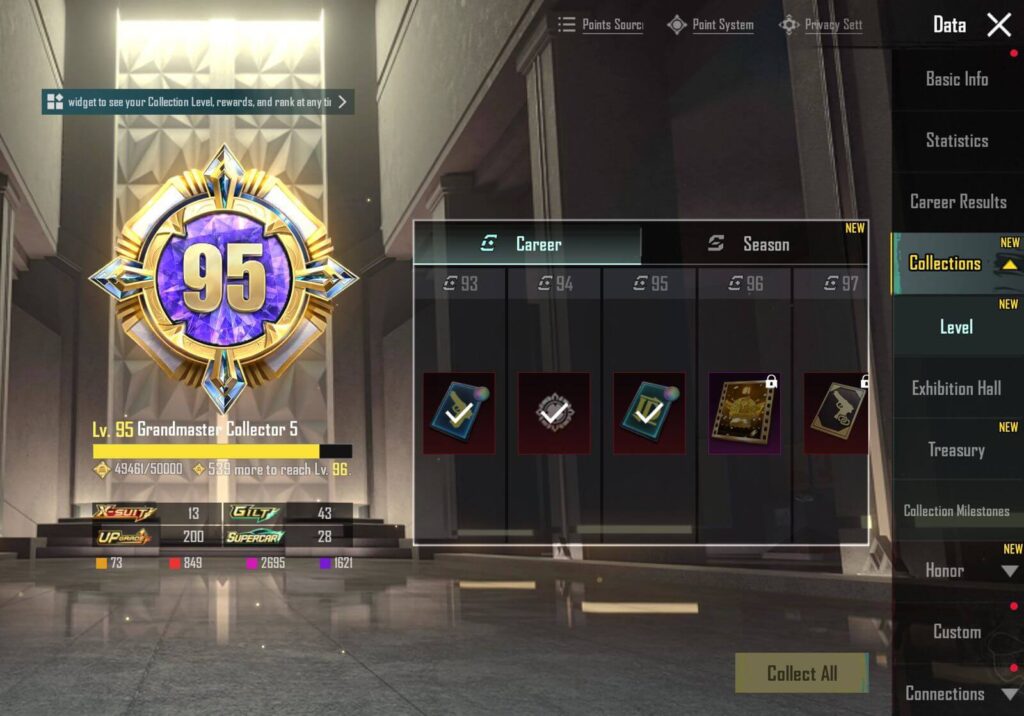Switch to the Career tab
Image resolution: width=1024 pixels, height=716 pixels.
pyautogui.click(x=527, y=244)
